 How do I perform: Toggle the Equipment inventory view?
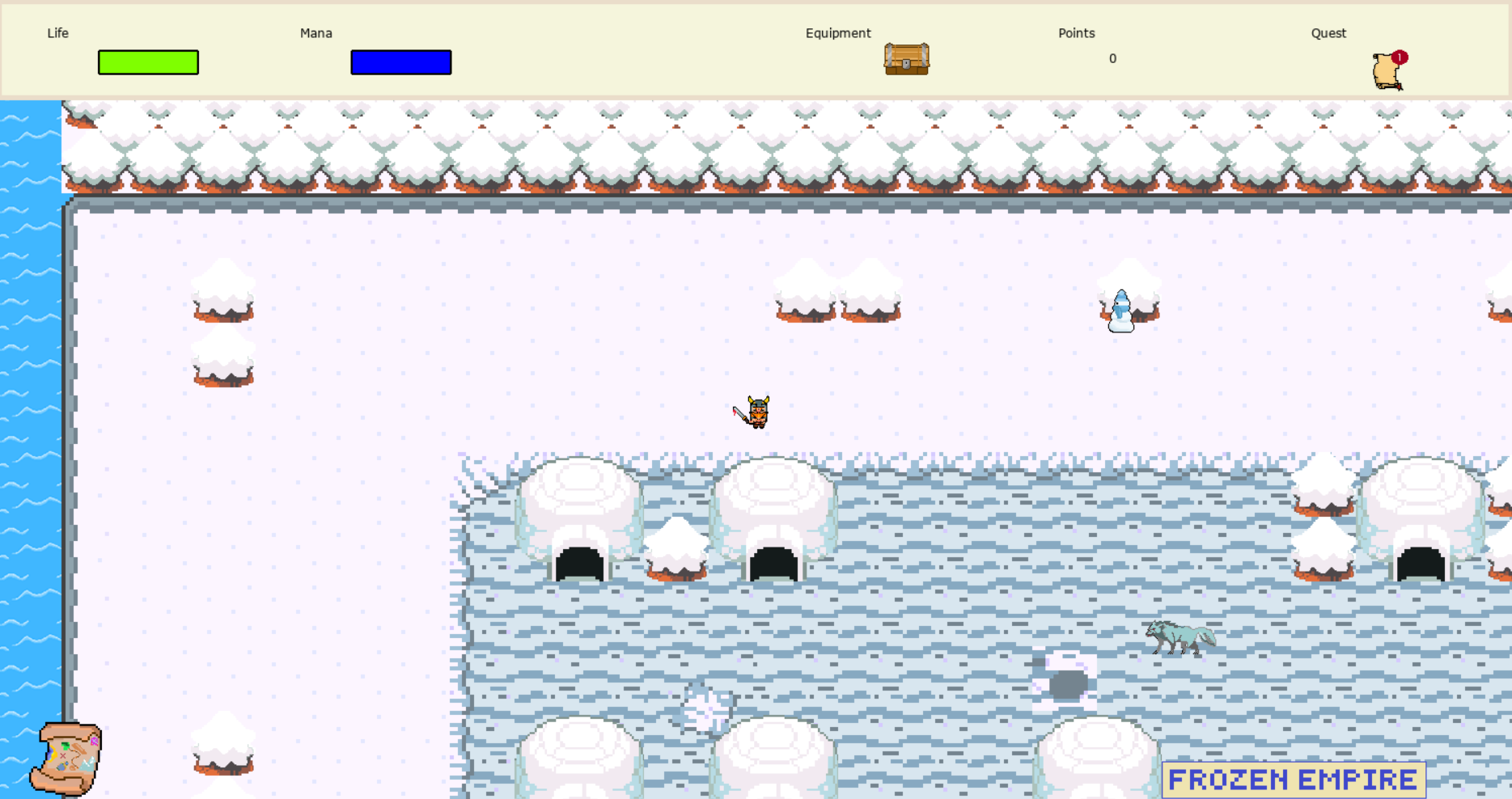click(908, 59)
